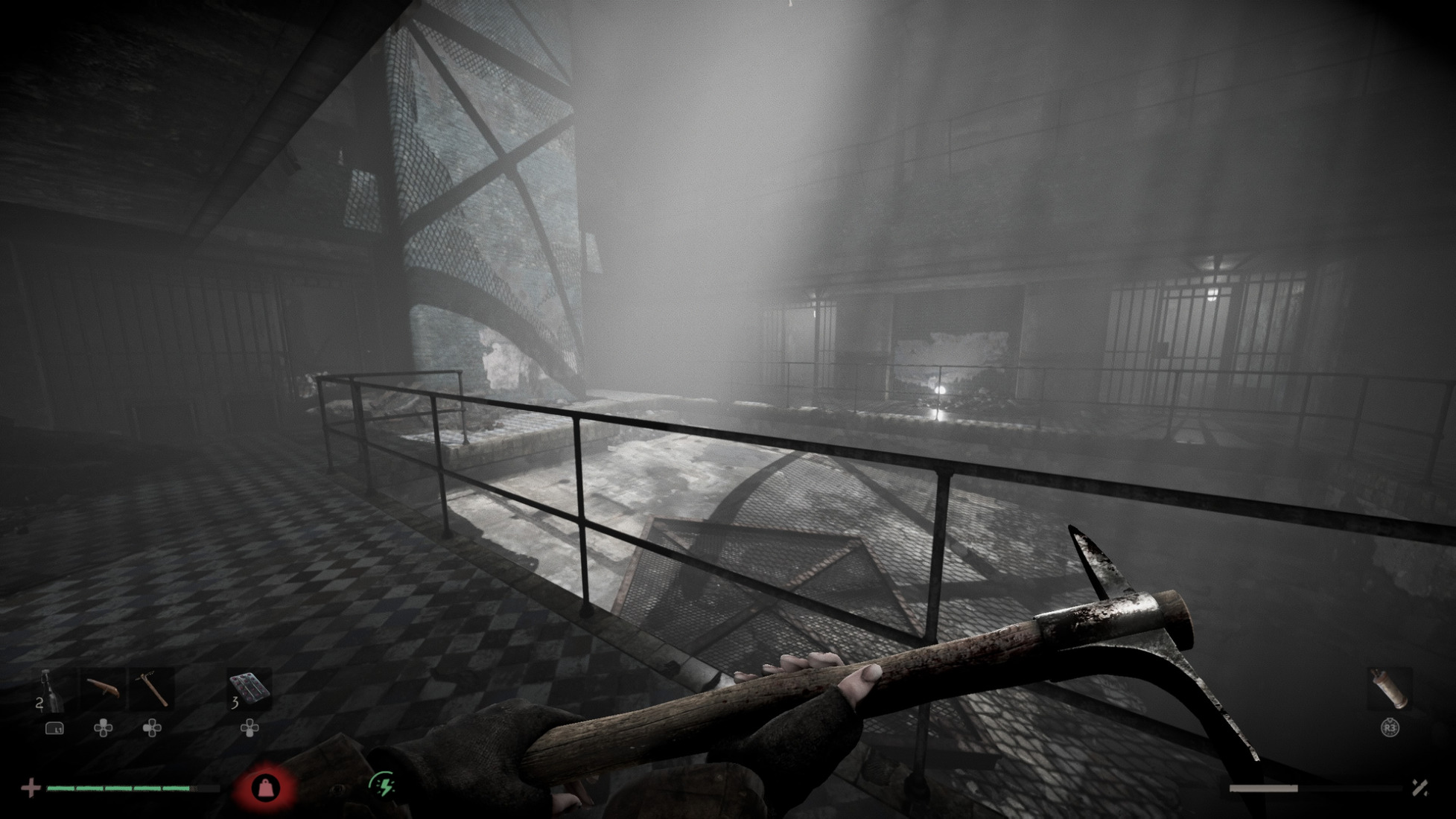This screenshot has width=1456, height=819.
Task: Select the flashlight battery item slot
Action: point(1390,689)
